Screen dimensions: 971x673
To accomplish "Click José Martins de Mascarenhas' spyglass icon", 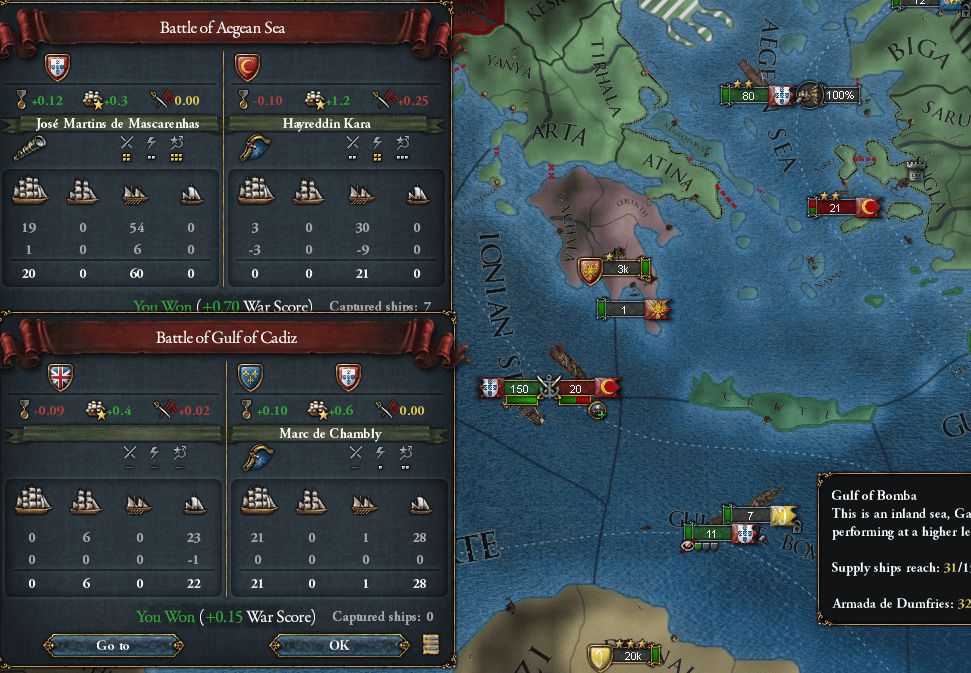I will point(28,150).
